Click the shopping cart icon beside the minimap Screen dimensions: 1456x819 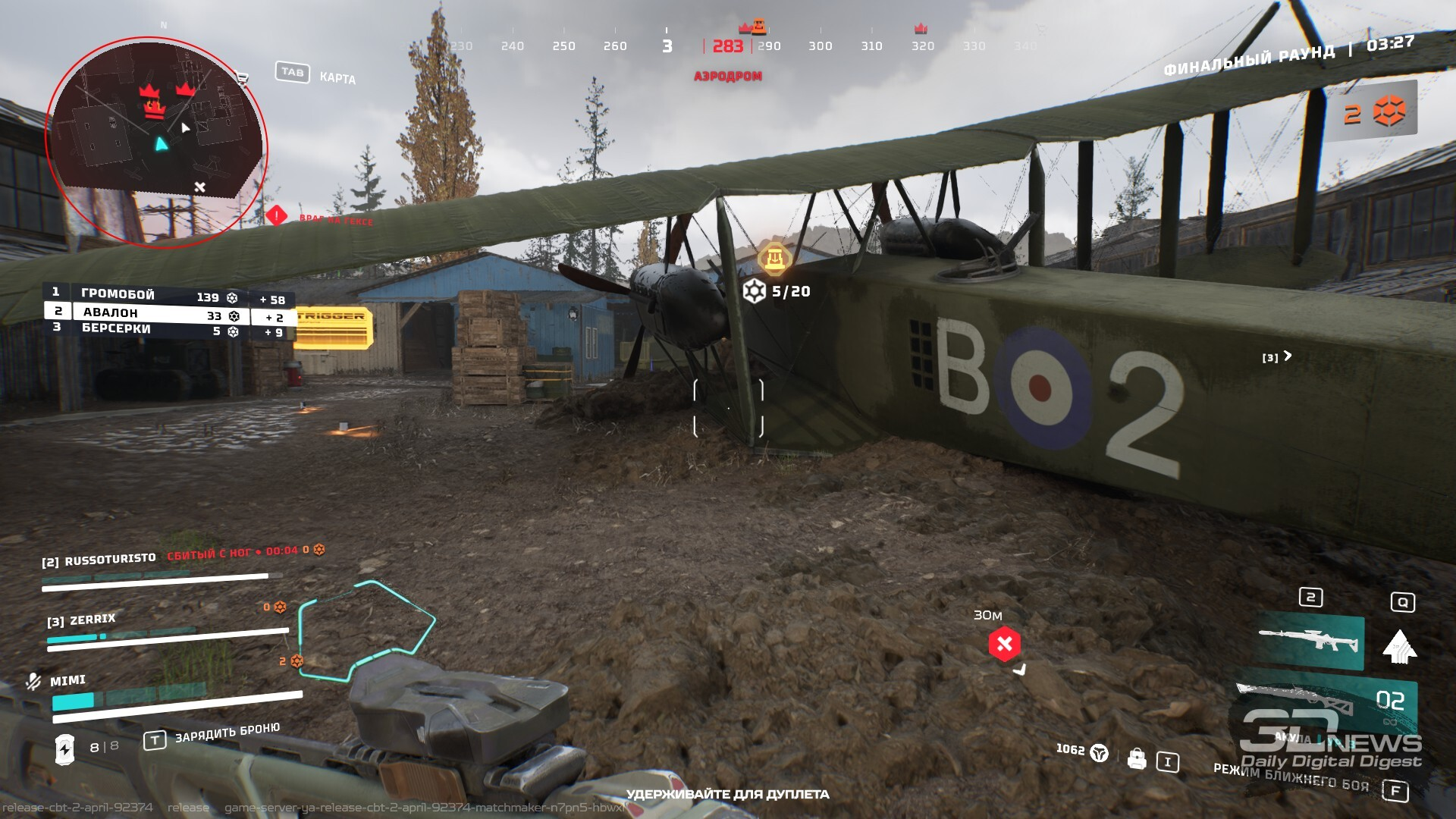243,77
